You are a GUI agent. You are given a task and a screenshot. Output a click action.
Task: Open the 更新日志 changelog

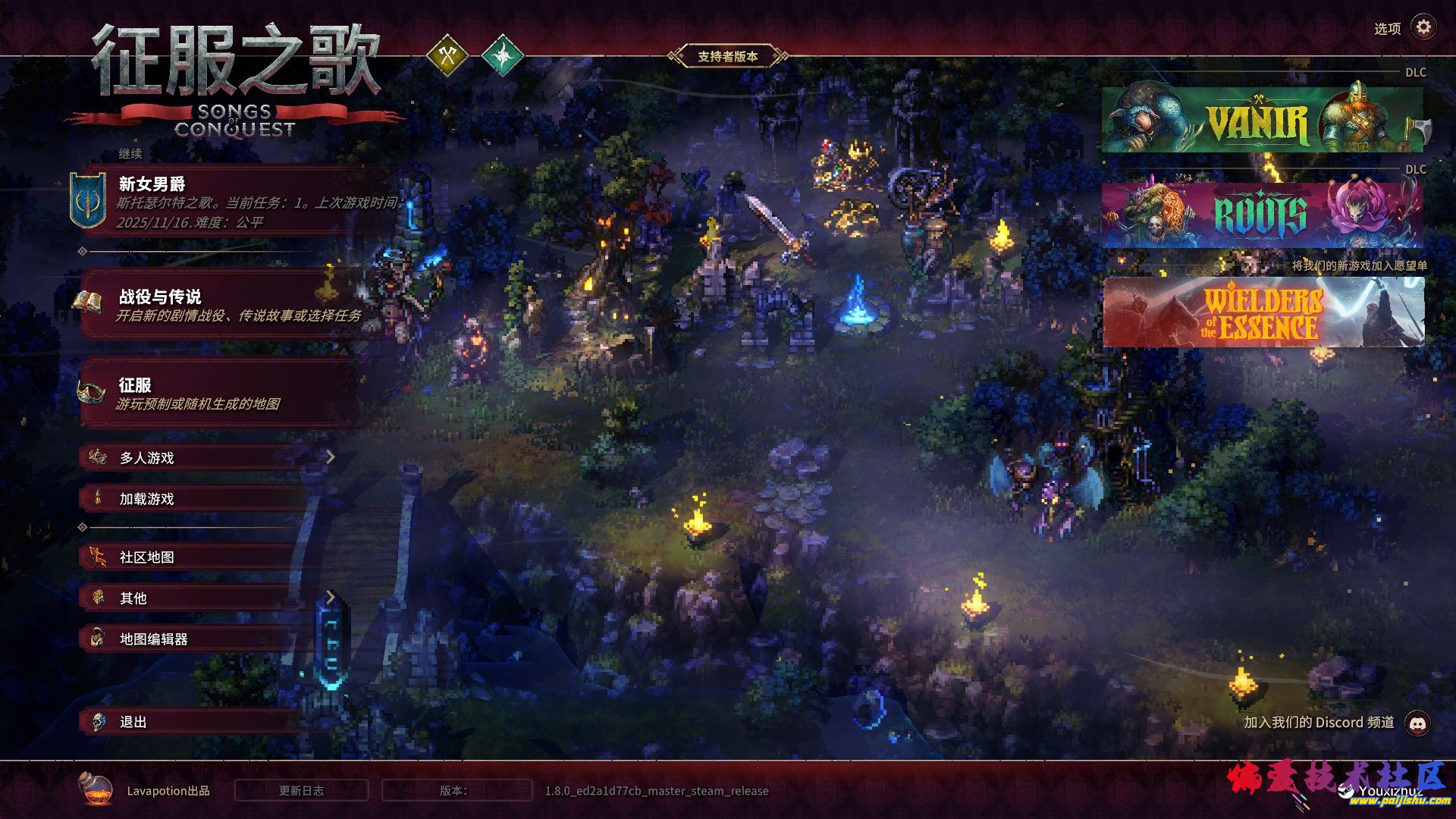[301, 790]
